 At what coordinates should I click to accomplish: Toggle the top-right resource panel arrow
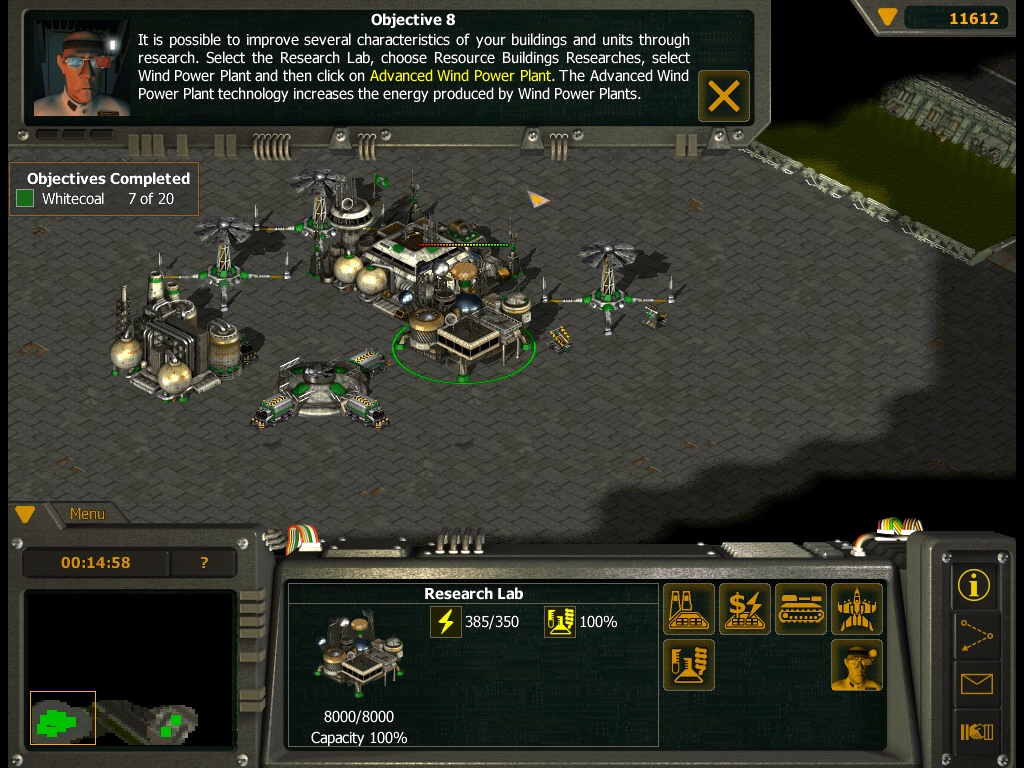point(887,17)
